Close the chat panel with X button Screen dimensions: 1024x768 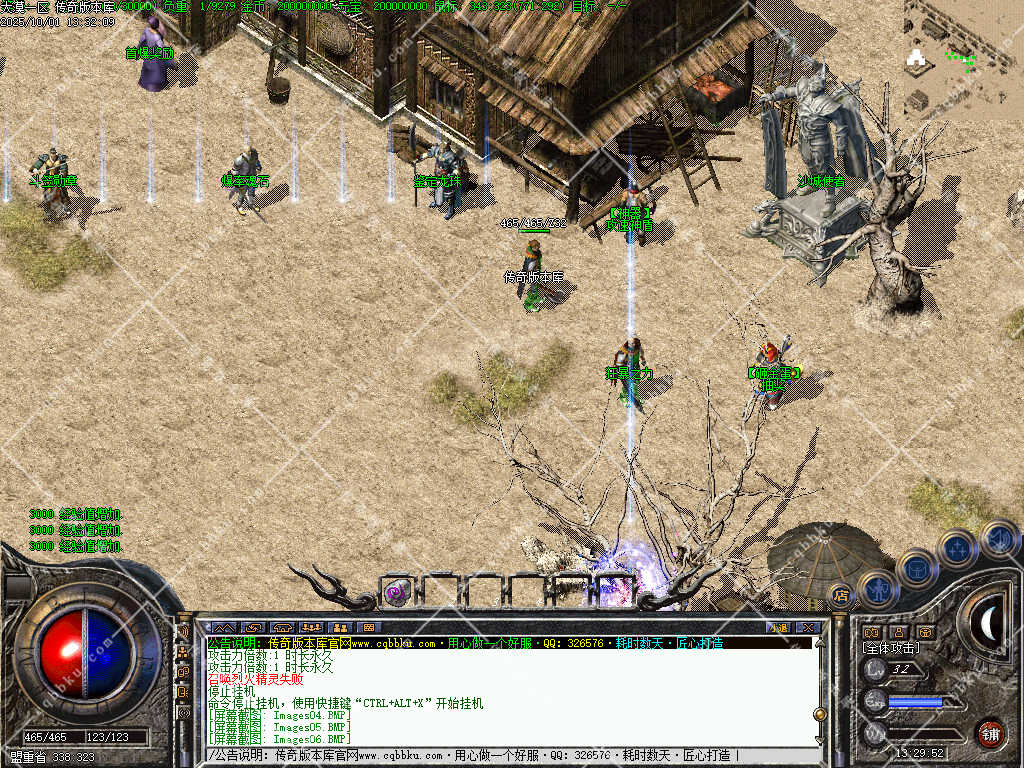pos(809,627)
